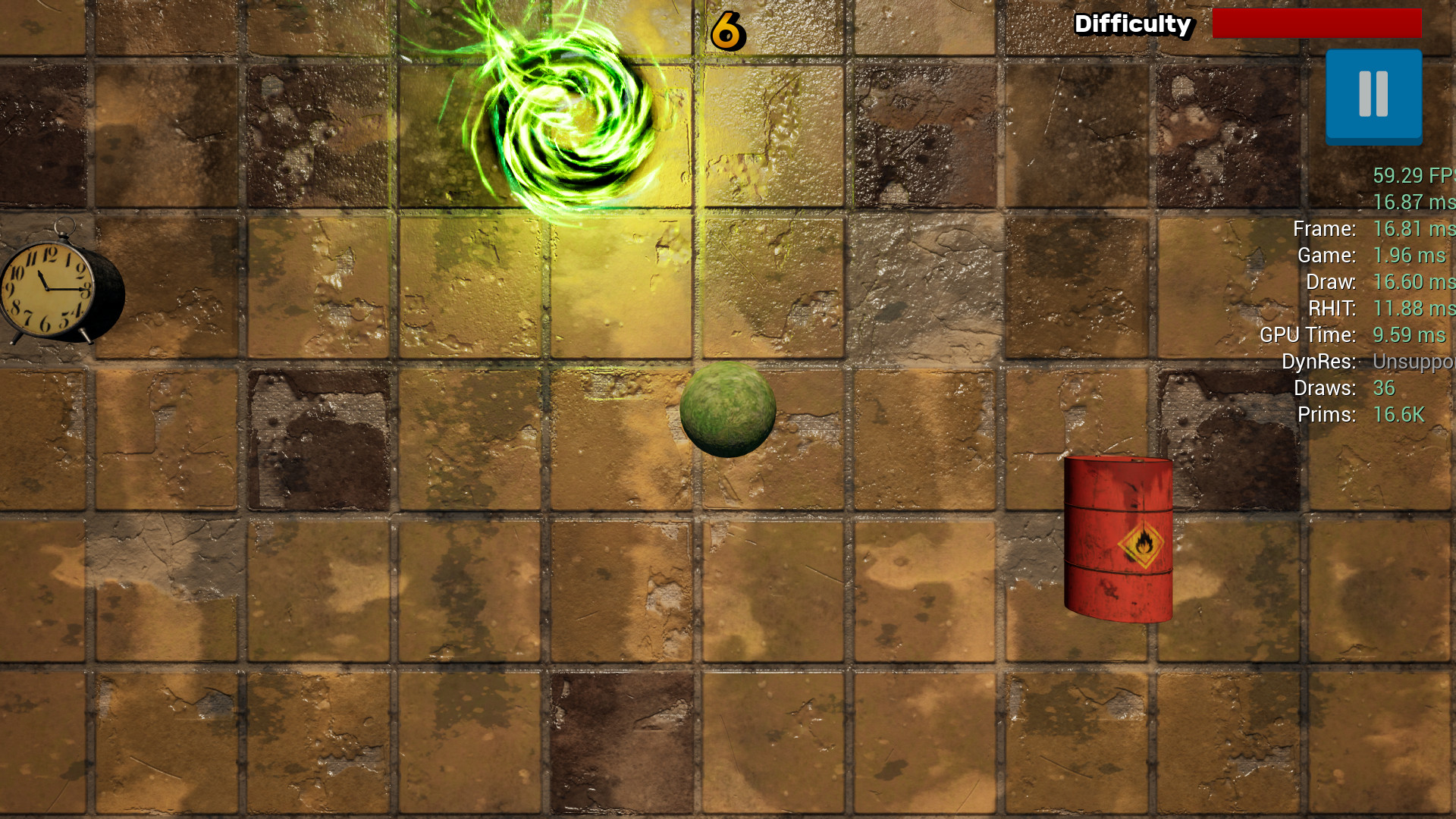Click the red Difficulty meter bar
The height and width of the screenshot is (819, 1456).
(x=1317, y=23)
